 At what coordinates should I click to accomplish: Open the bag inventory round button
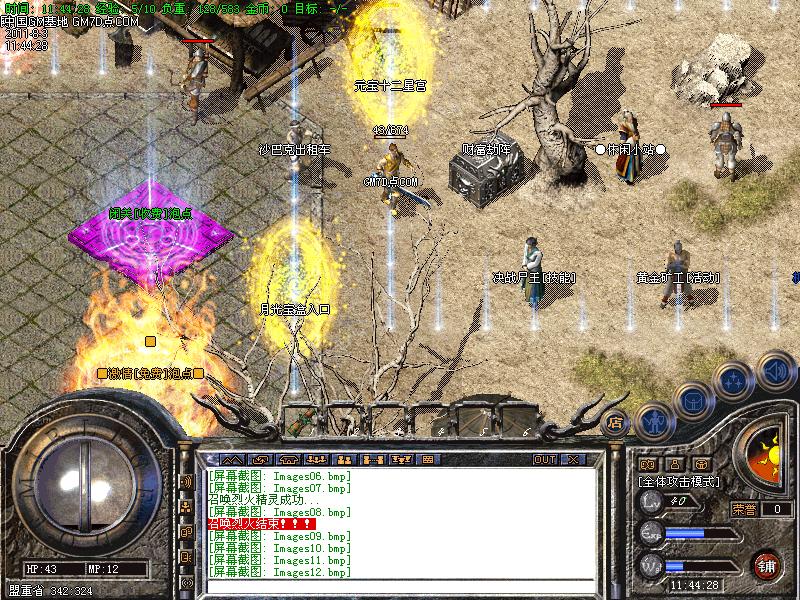pos(692,398)
